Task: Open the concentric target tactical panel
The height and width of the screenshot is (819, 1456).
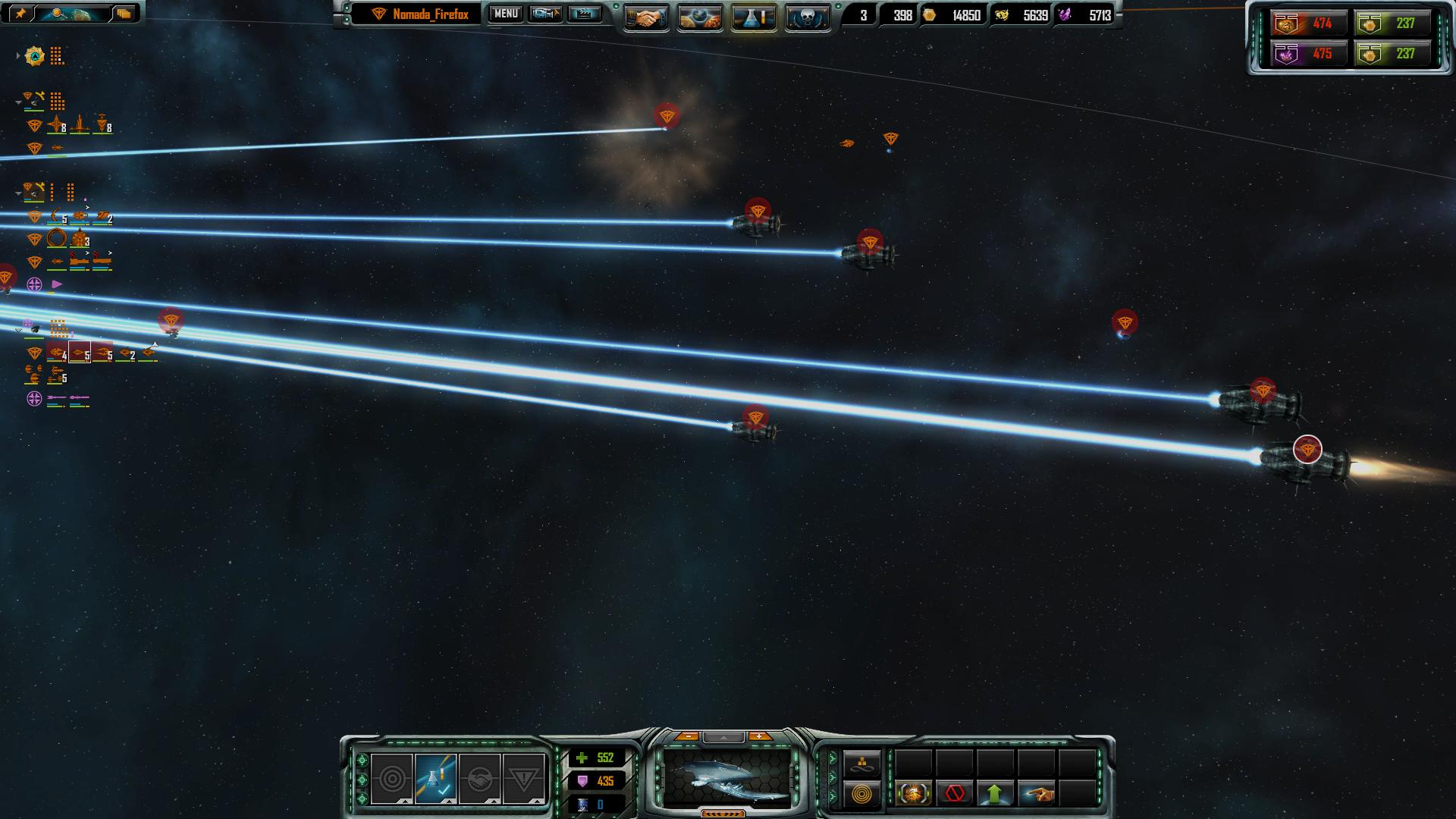Action: (x=392, y=779)
